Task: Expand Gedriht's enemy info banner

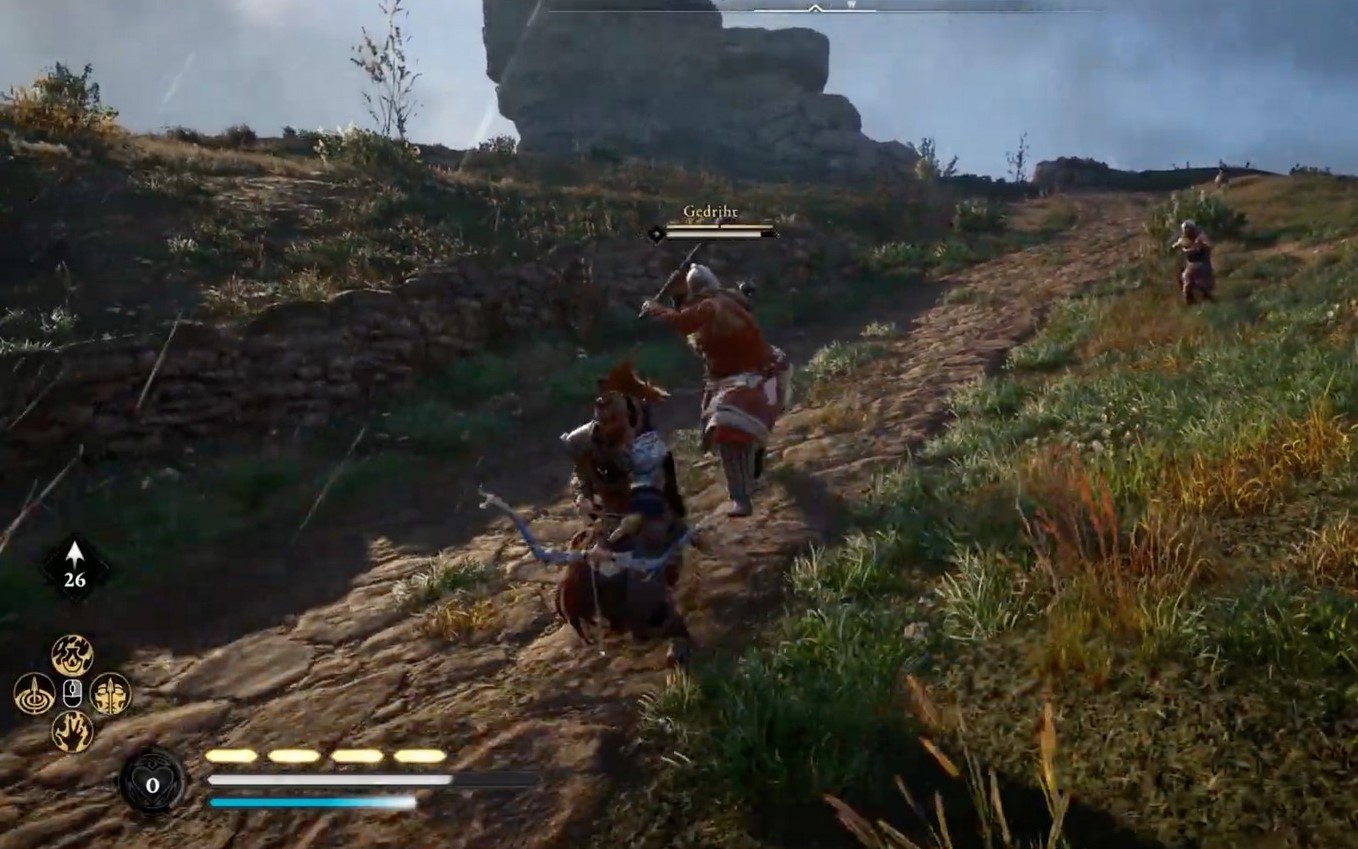Action: 711,224
